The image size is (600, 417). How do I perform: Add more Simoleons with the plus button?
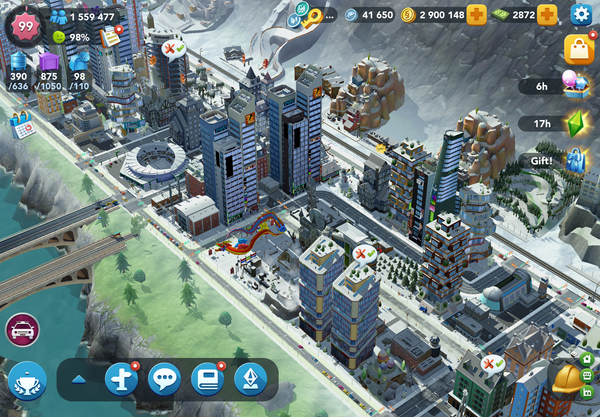click(x=476, y=14)
